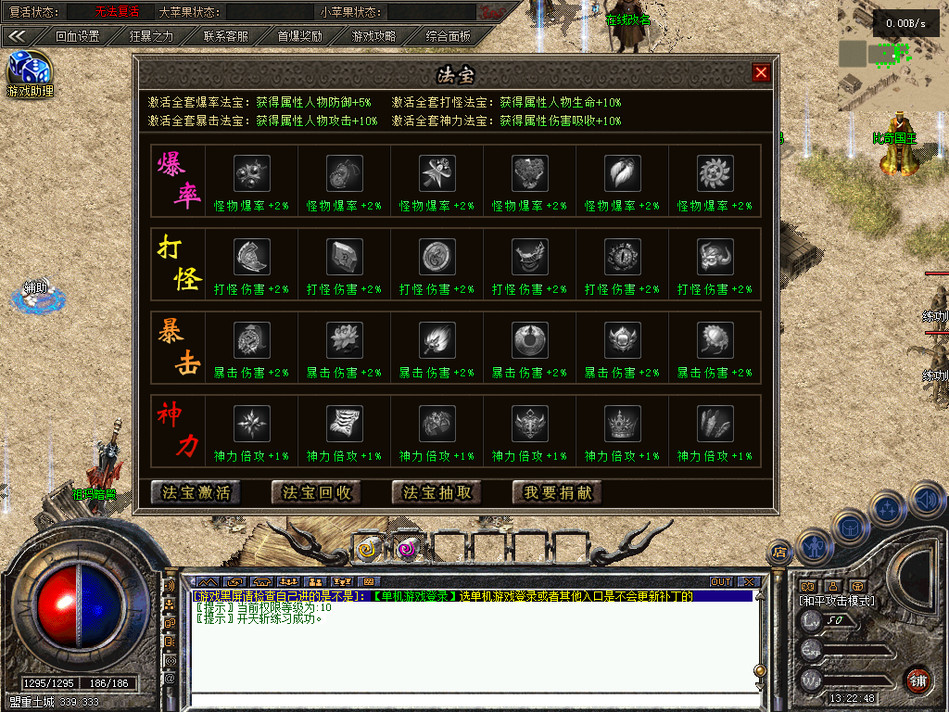
Task: Click the red 铺 stall button
Action: click(916, 680)
